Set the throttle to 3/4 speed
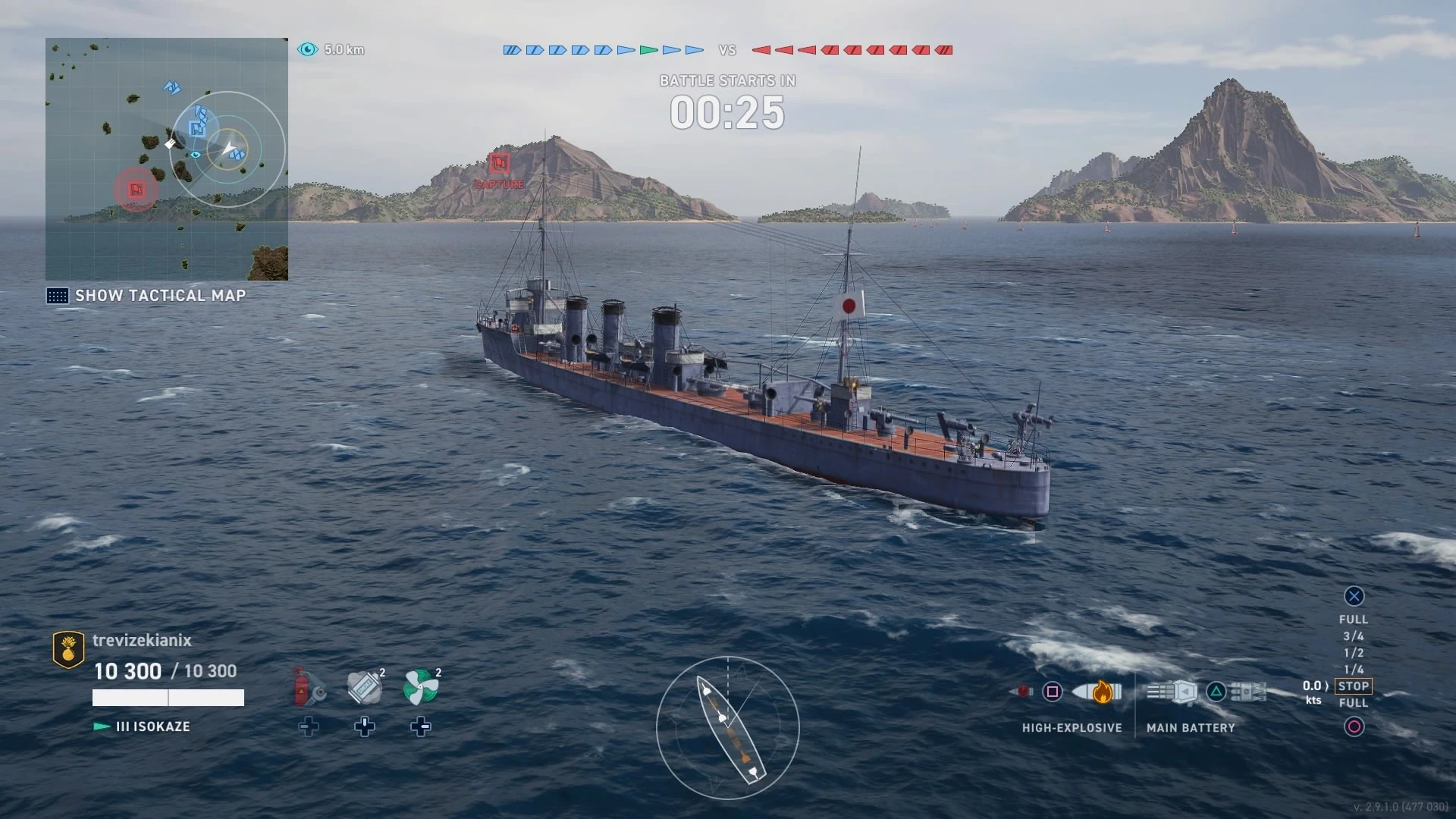 tap(1354, 636)
